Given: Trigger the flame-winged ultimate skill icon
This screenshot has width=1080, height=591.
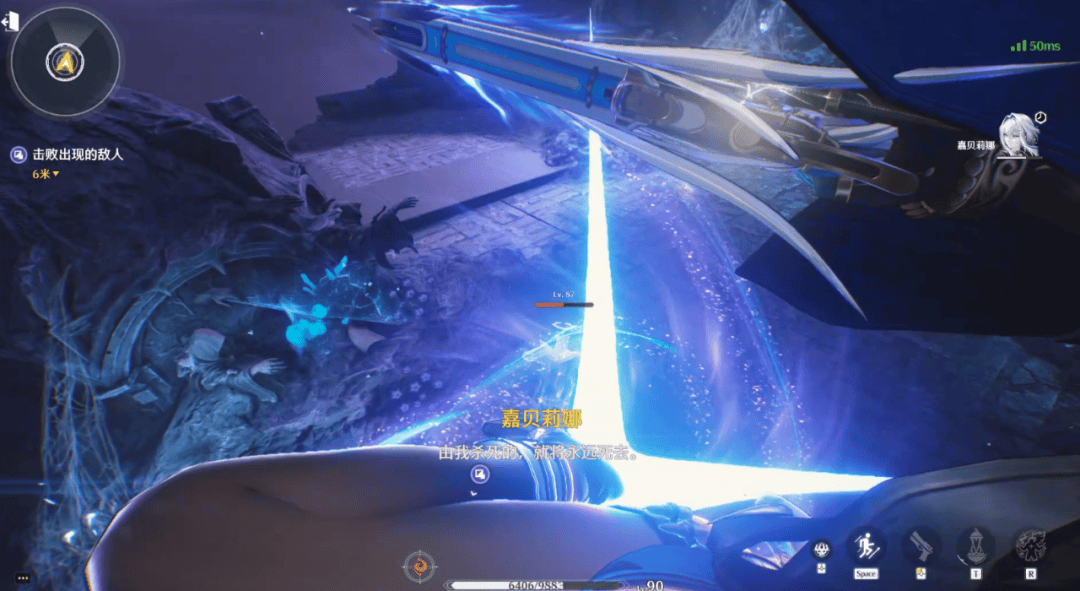Looking at the screenshot, I should point(1031,546).
